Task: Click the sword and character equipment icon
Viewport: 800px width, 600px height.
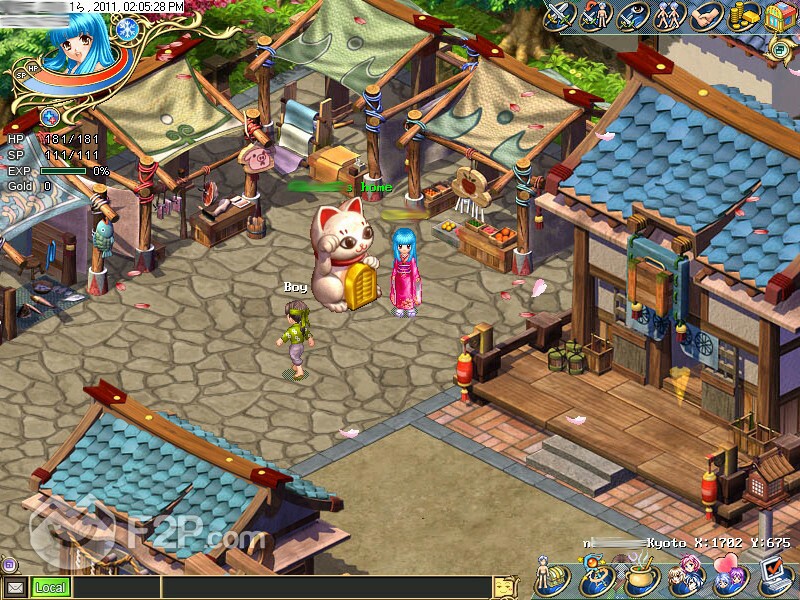Action: pos(597,16)
